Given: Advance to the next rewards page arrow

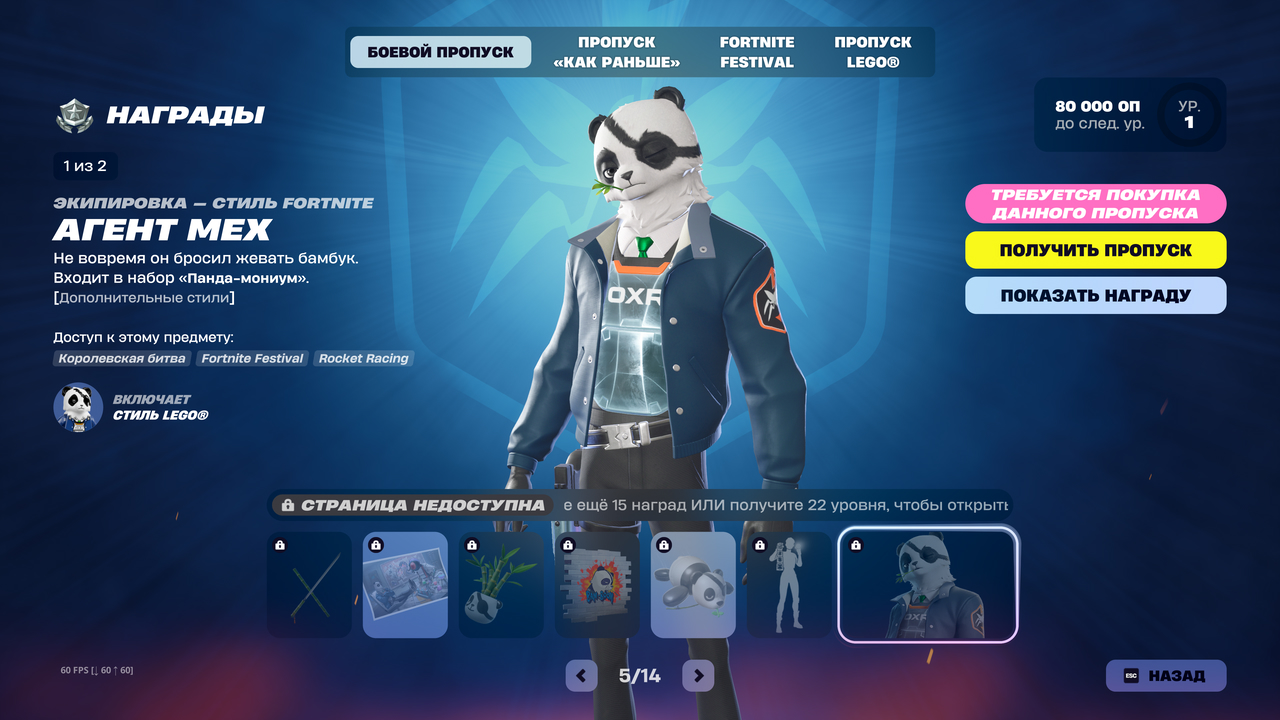Looking at the screenshot, I should (x=698, y=675).
